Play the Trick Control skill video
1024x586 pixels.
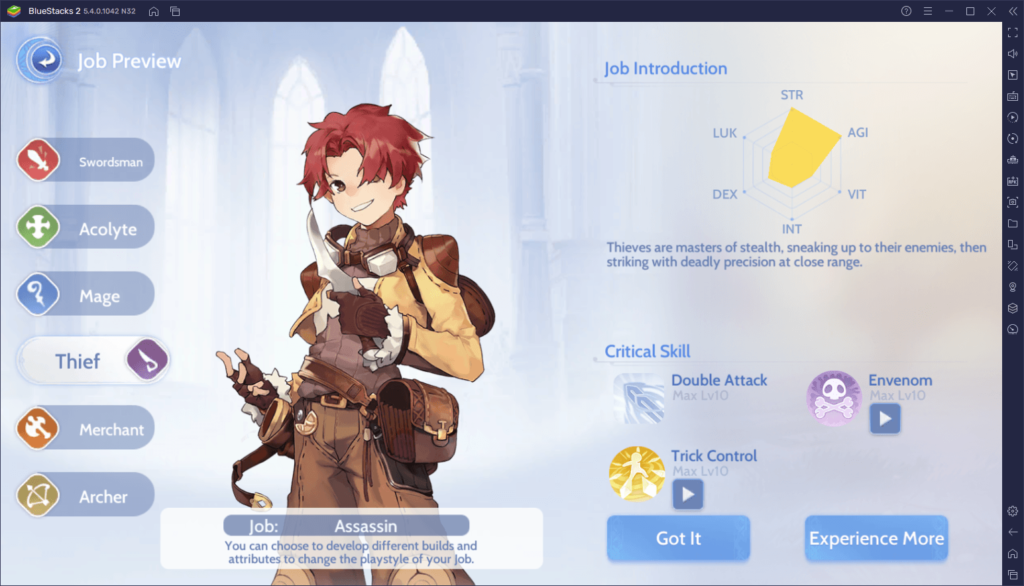(x=687, y=493)
